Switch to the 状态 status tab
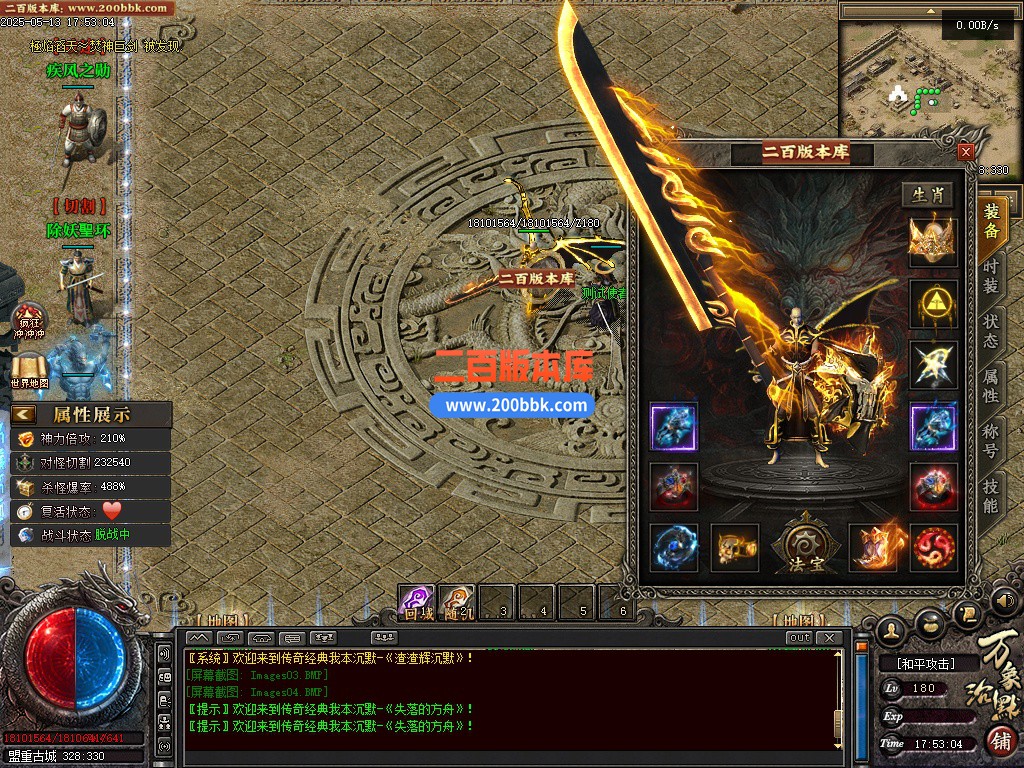This screenshot has width=1024, height=768. coord(990,331)
